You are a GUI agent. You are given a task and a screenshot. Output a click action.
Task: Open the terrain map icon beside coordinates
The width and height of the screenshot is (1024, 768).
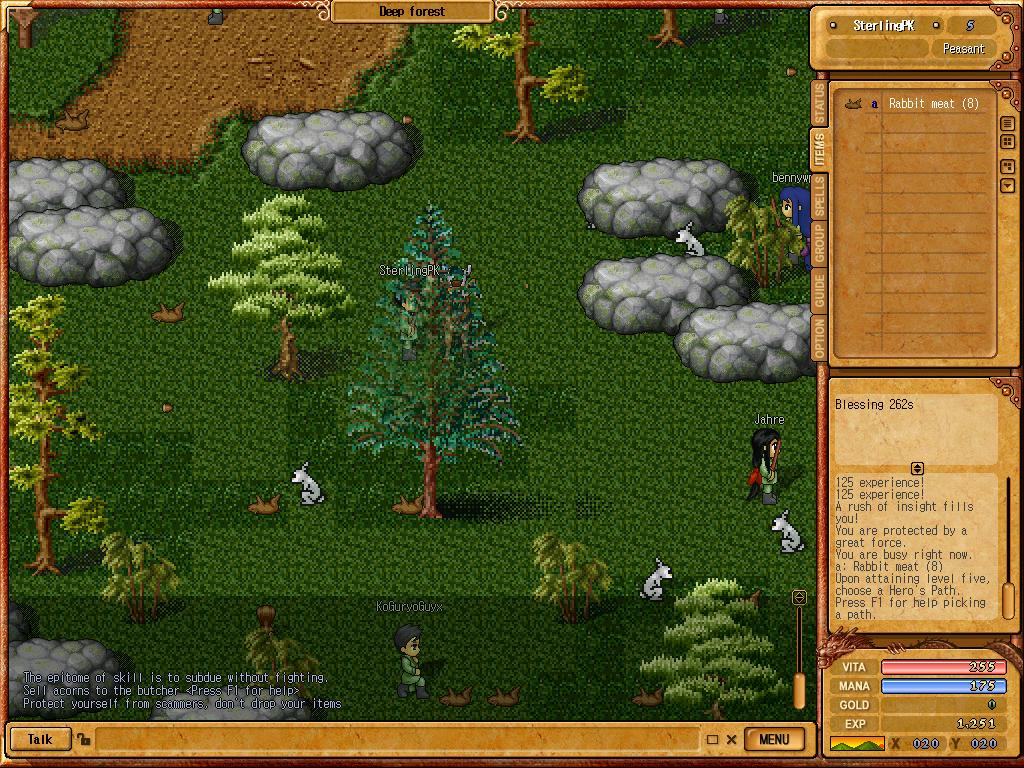coord(857,744)
